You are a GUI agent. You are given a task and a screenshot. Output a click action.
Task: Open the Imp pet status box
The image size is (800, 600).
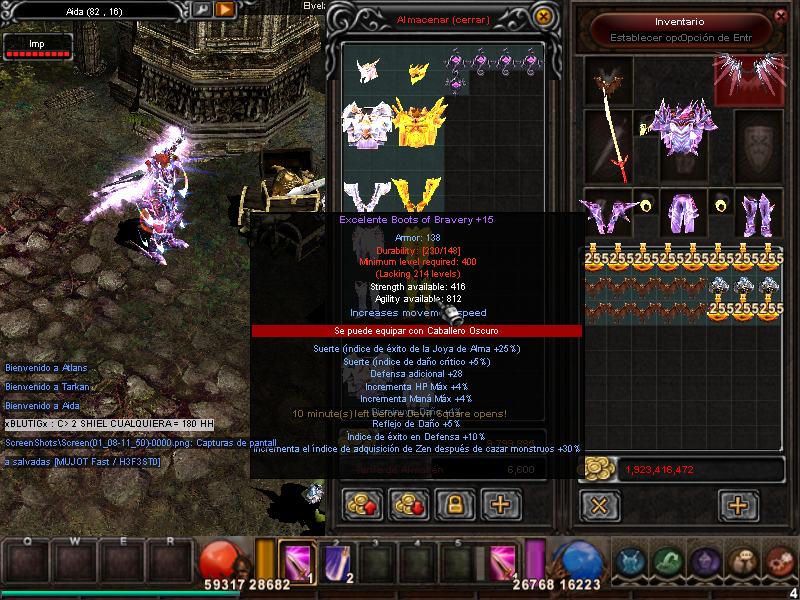pyautogui.click(x=38, y=46)
